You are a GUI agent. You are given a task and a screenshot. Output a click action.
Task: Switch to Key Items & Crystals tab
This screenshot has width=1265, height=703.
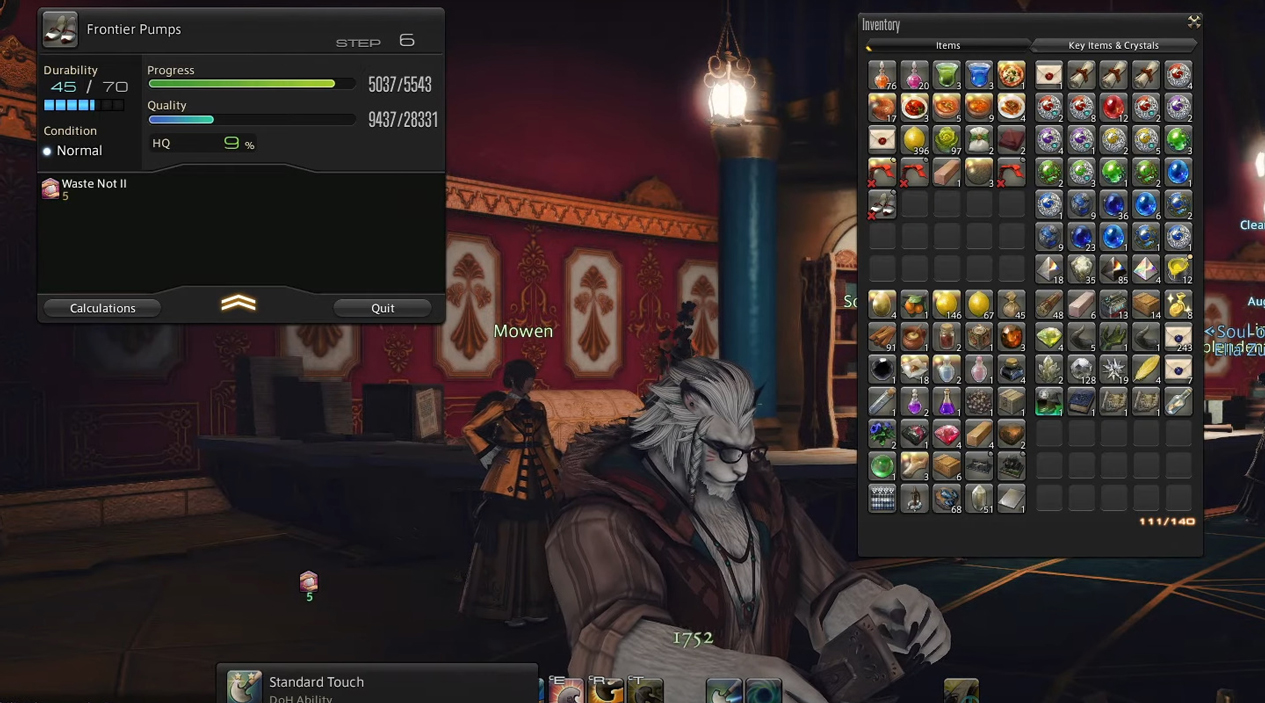point(1113,45)
